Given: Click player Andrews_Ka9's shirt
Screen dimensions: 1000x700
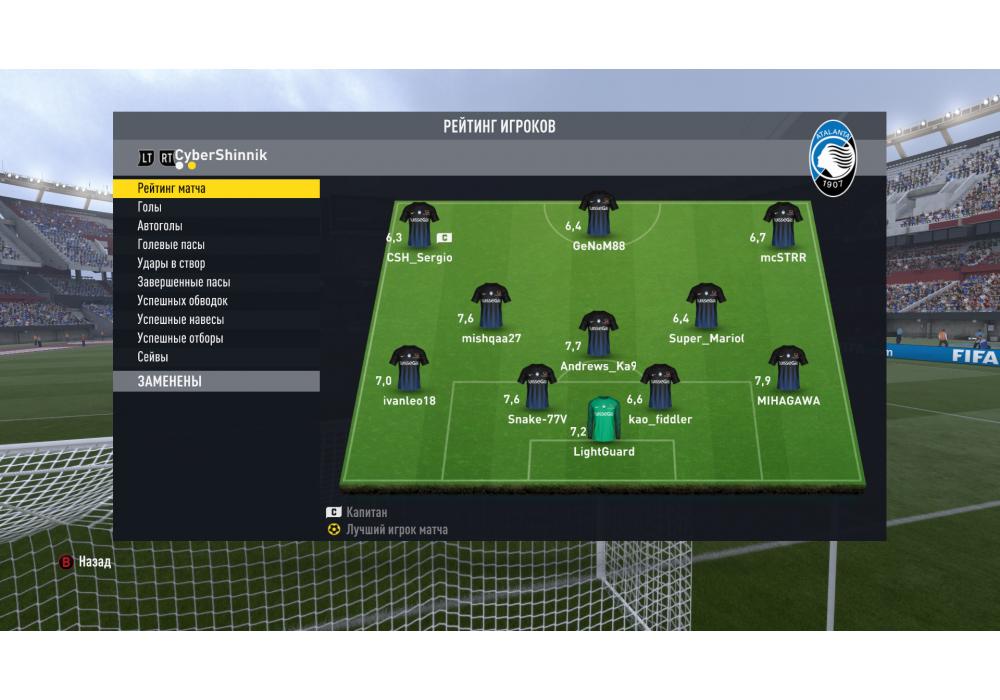Looking at the screenshot, I should tap(599, 334).
